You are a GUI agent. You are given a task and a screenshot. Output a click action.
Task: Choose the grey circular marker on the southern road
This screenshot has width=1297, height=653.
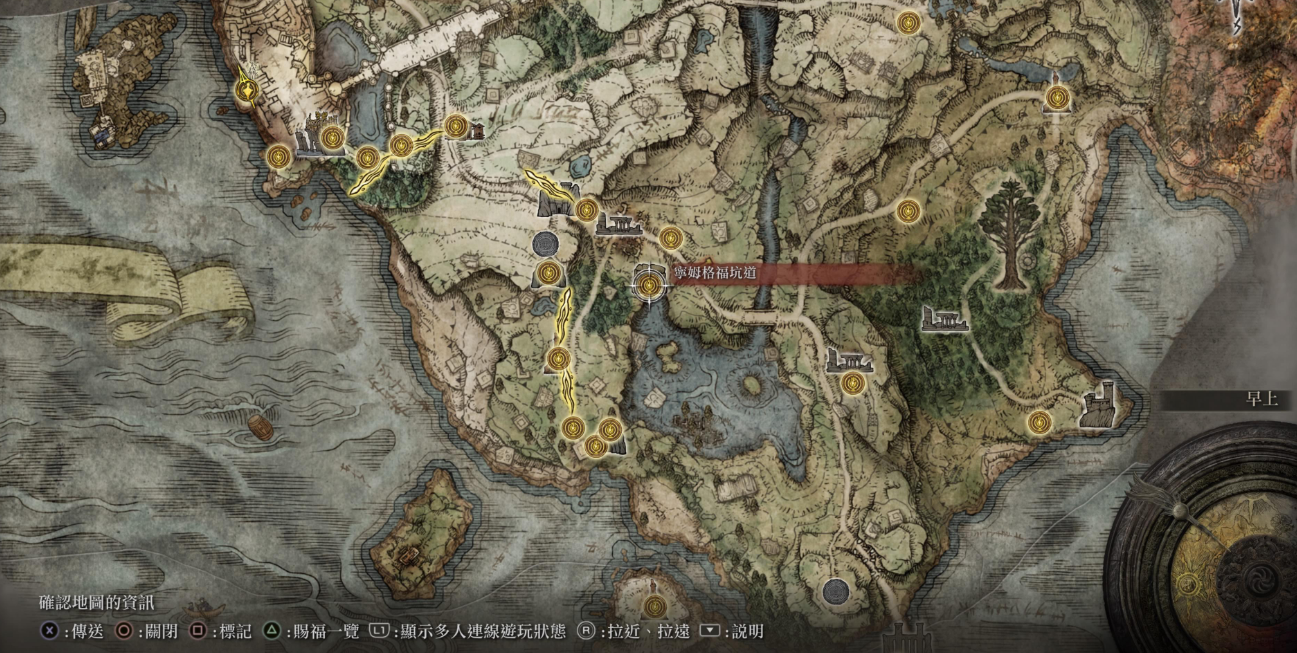[x=835, y=590]
